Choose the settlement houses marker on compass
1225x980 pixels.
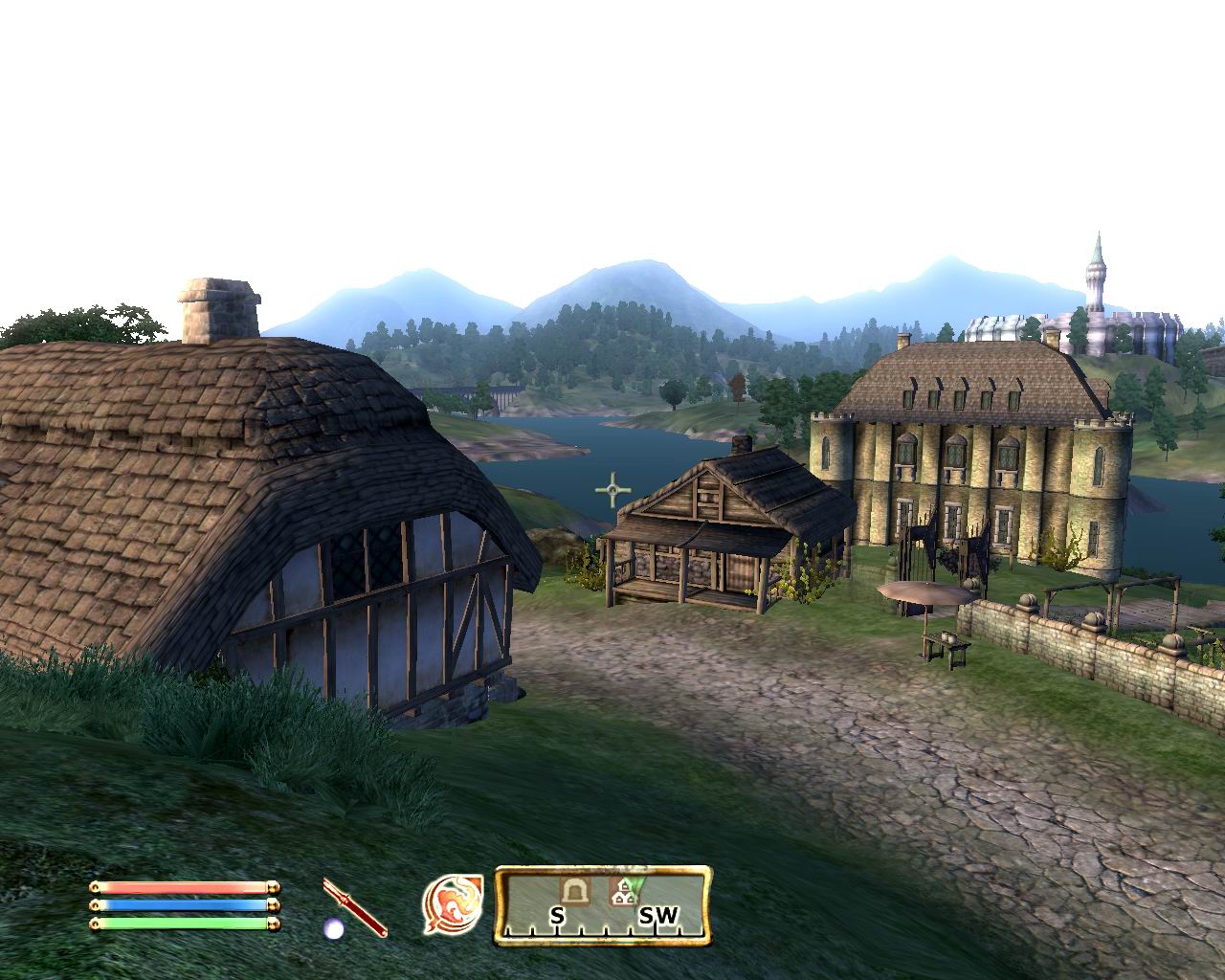pos(624,892)
